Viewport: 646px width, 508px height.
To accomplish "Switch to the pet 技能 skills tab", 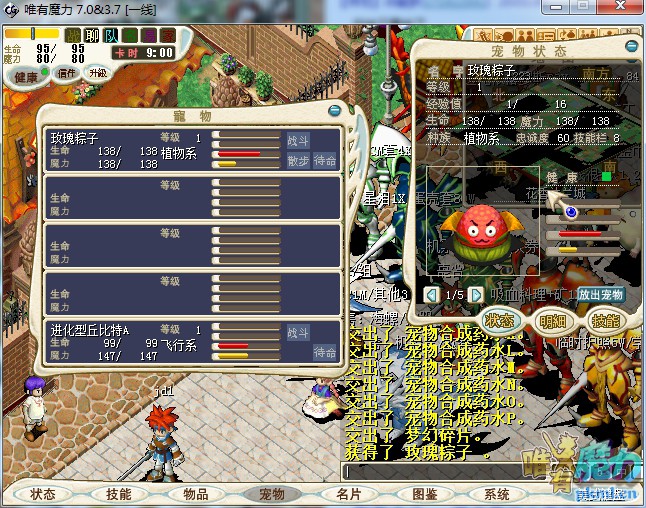I will click(x=605, y=321).
